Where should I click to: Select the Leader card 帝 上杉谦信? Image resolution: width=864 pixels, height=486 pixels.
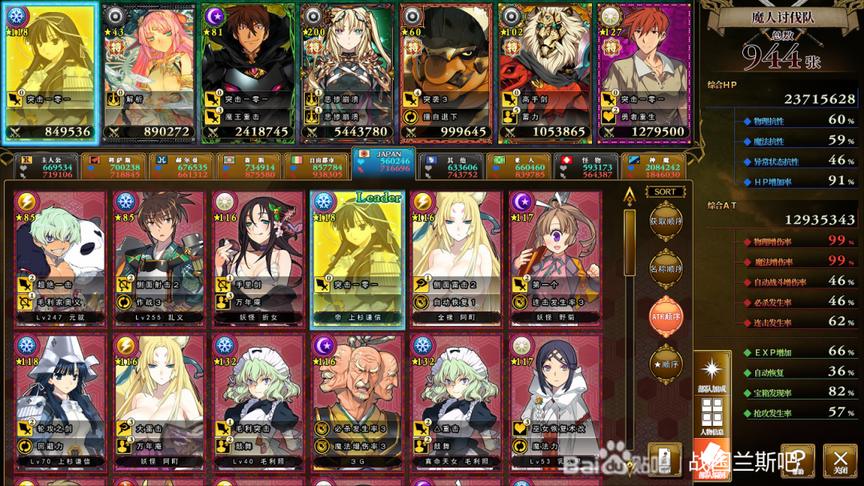[357, 258]
